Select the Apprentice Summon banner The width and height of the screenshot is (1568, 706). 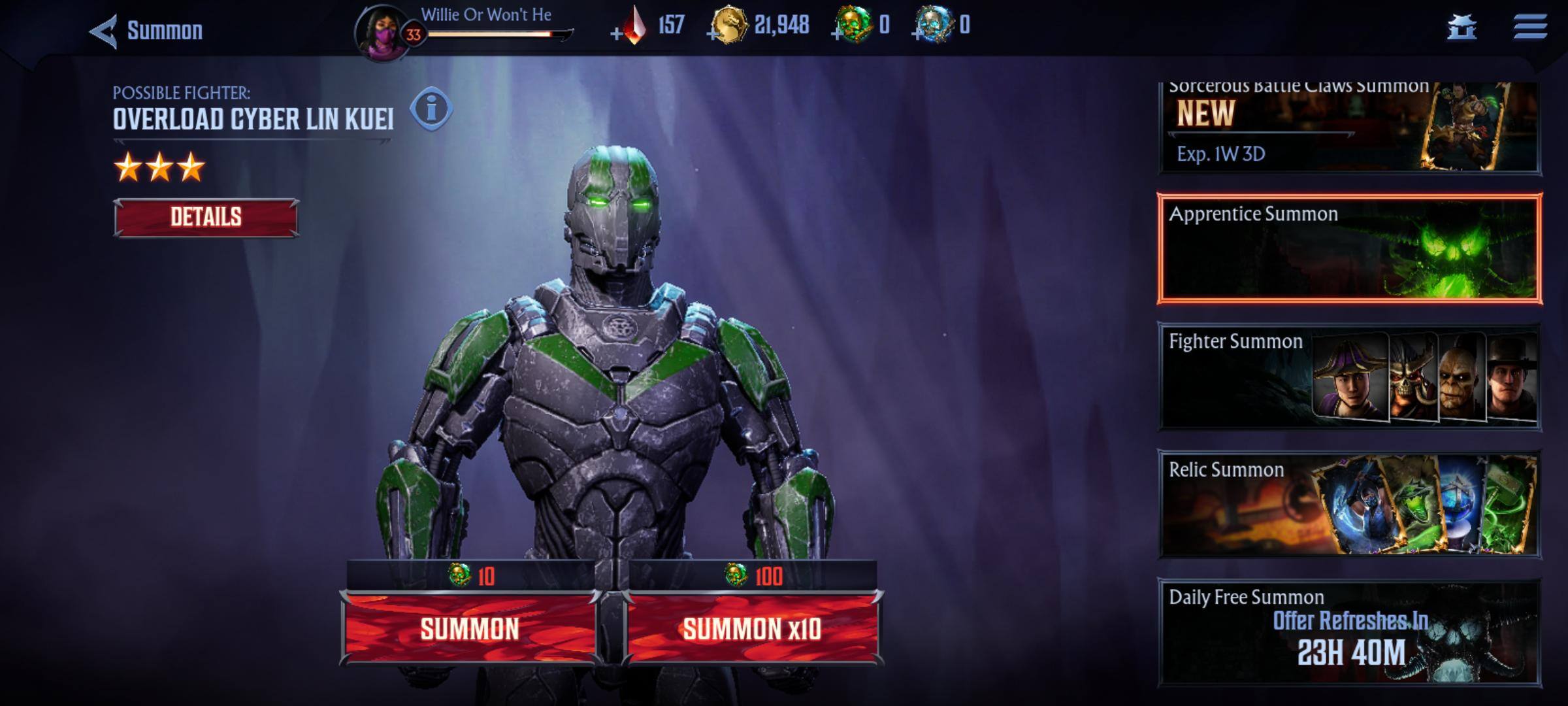point(1350,248)
